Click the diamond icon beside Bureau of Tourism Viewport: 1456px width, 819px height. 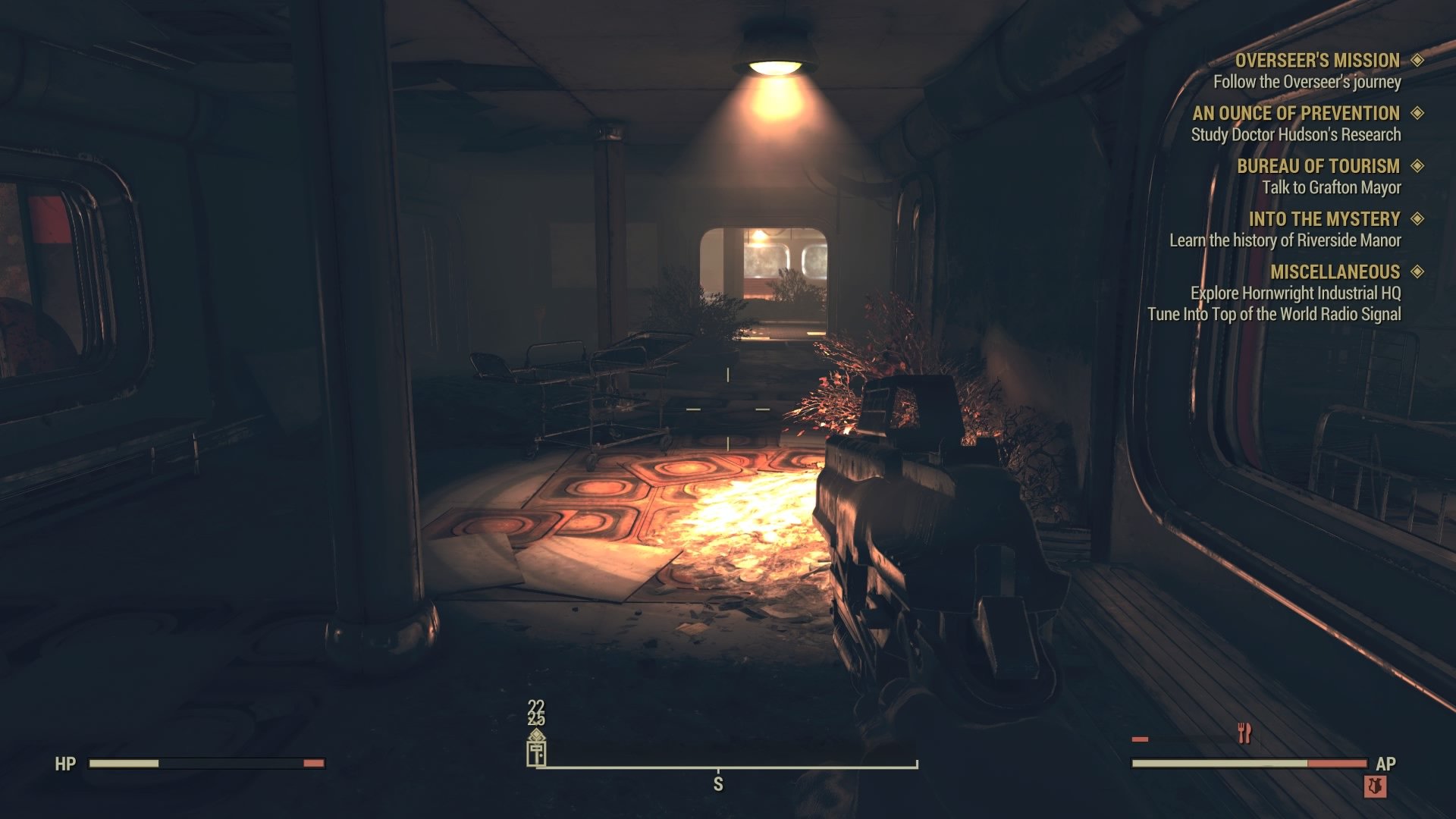point(1417,166)
